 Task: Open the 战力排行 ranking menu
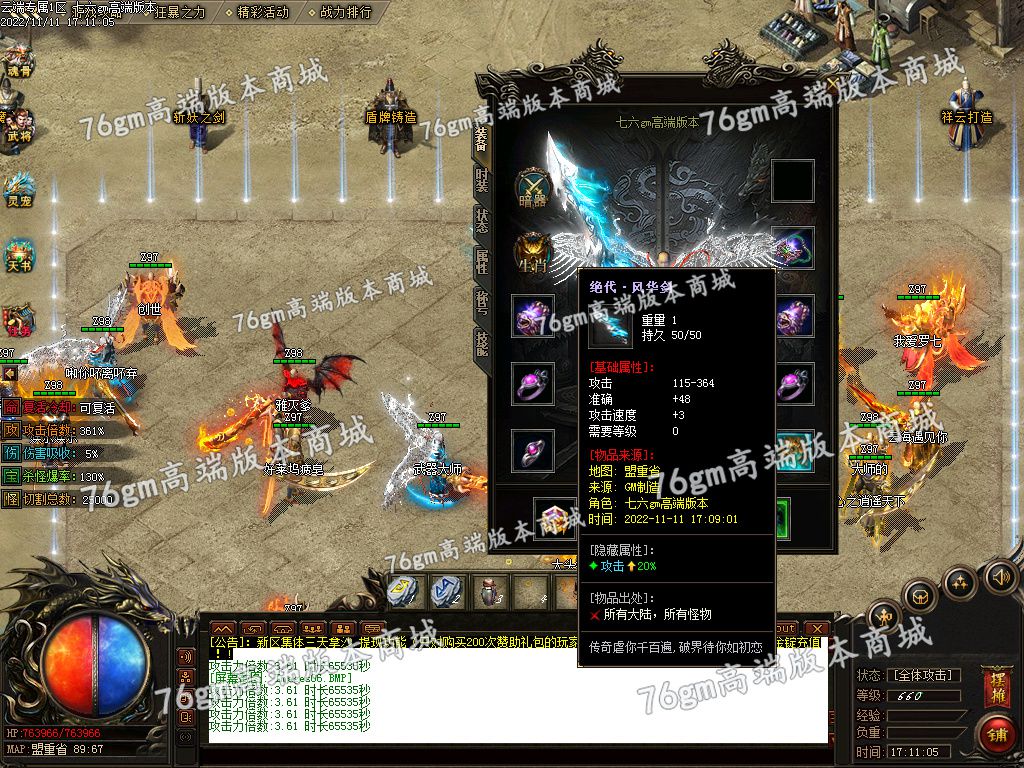345,12
